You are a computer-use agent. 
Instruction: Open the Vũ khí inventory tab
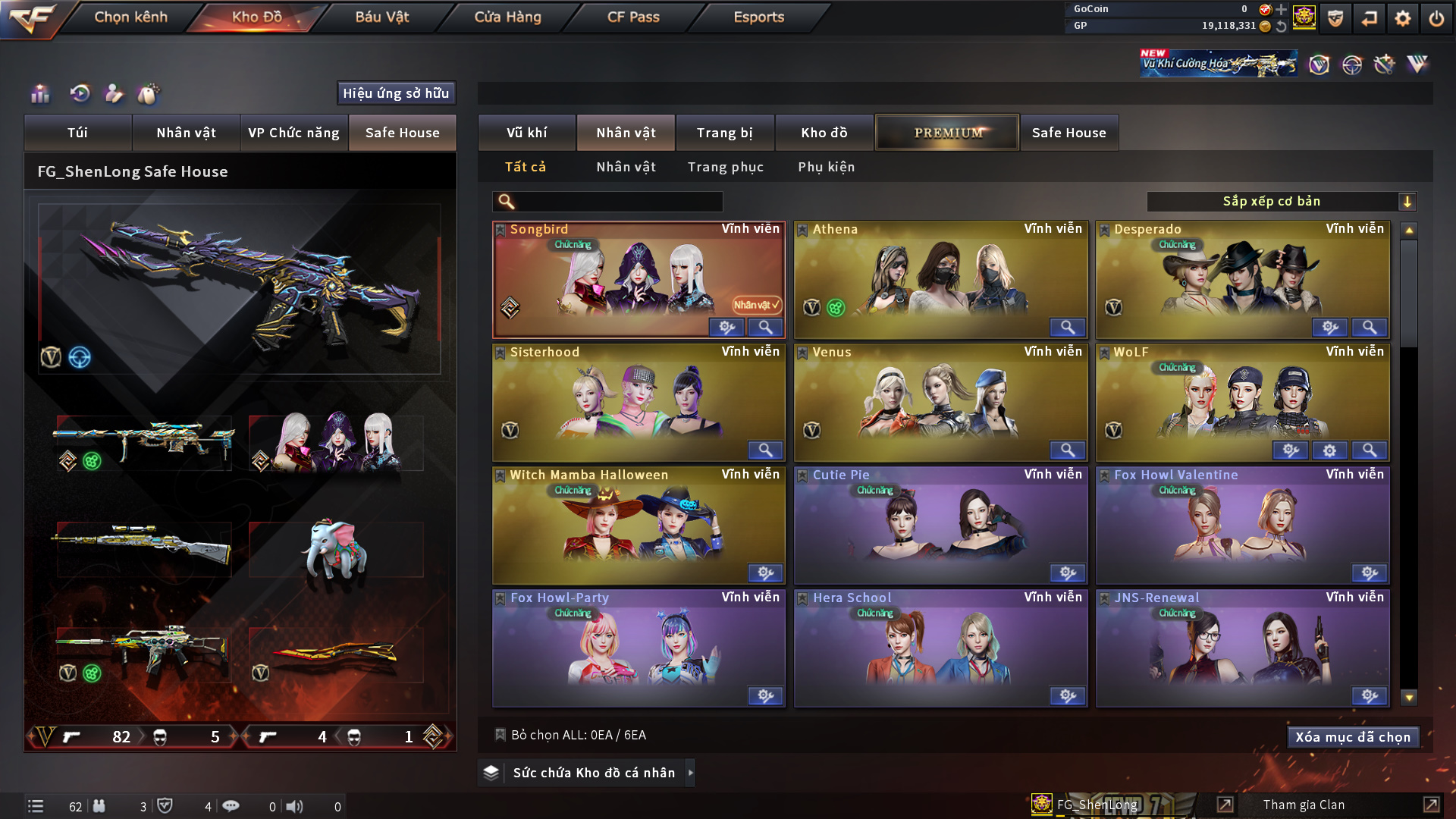click(x=526, y=133)
